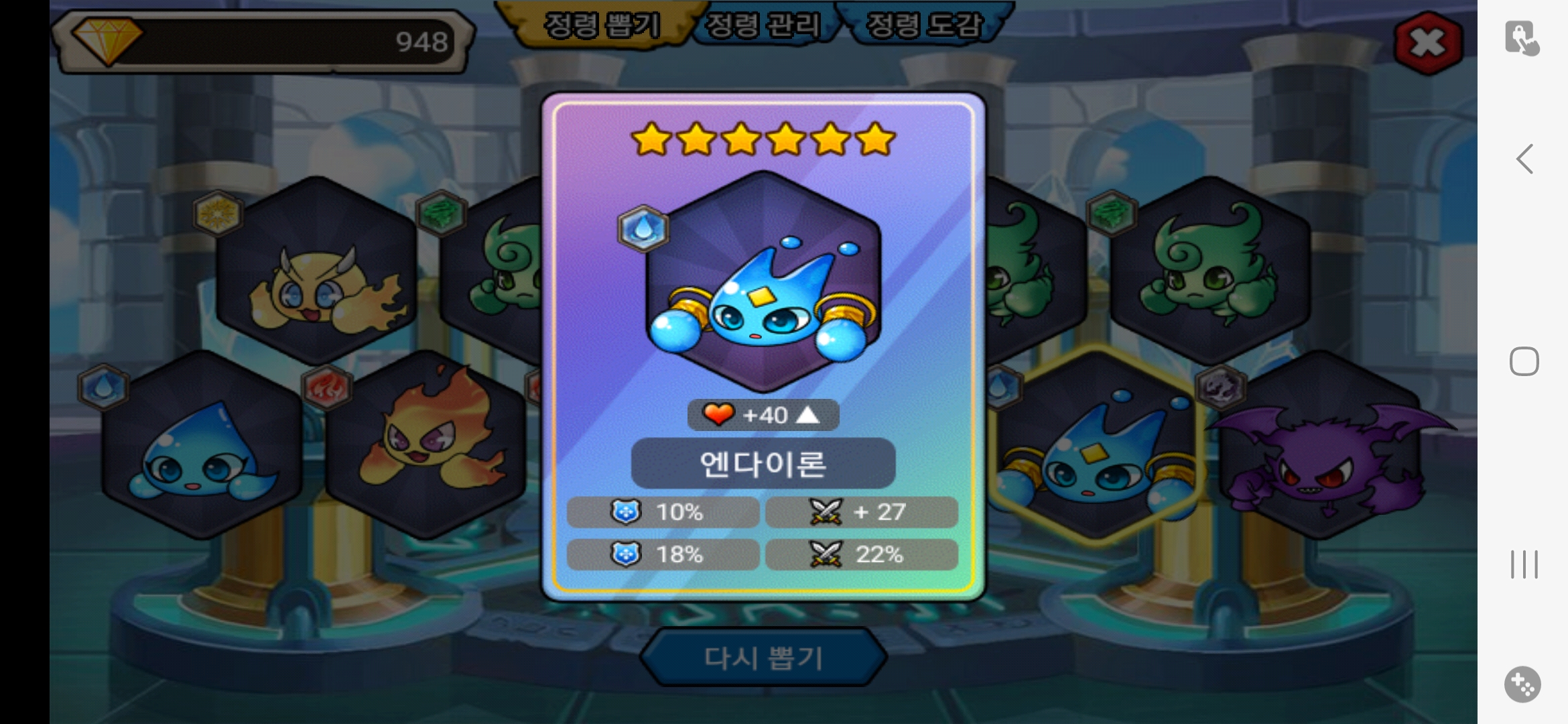Switch to the 정령 뽑기 tab
1568x724 pixels.
601,25
